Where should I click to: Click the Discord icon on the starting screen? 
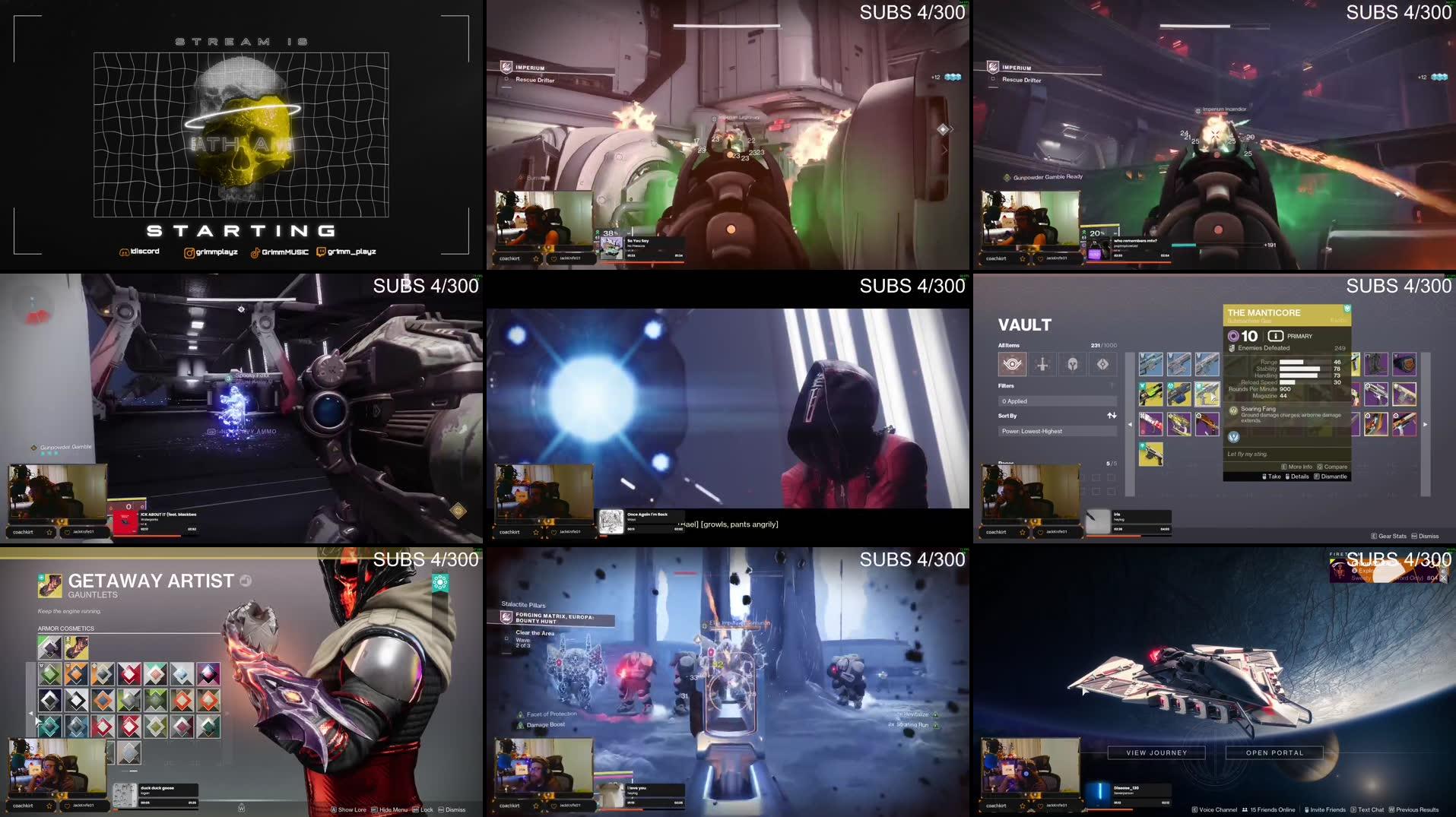(x=125, y=252)
